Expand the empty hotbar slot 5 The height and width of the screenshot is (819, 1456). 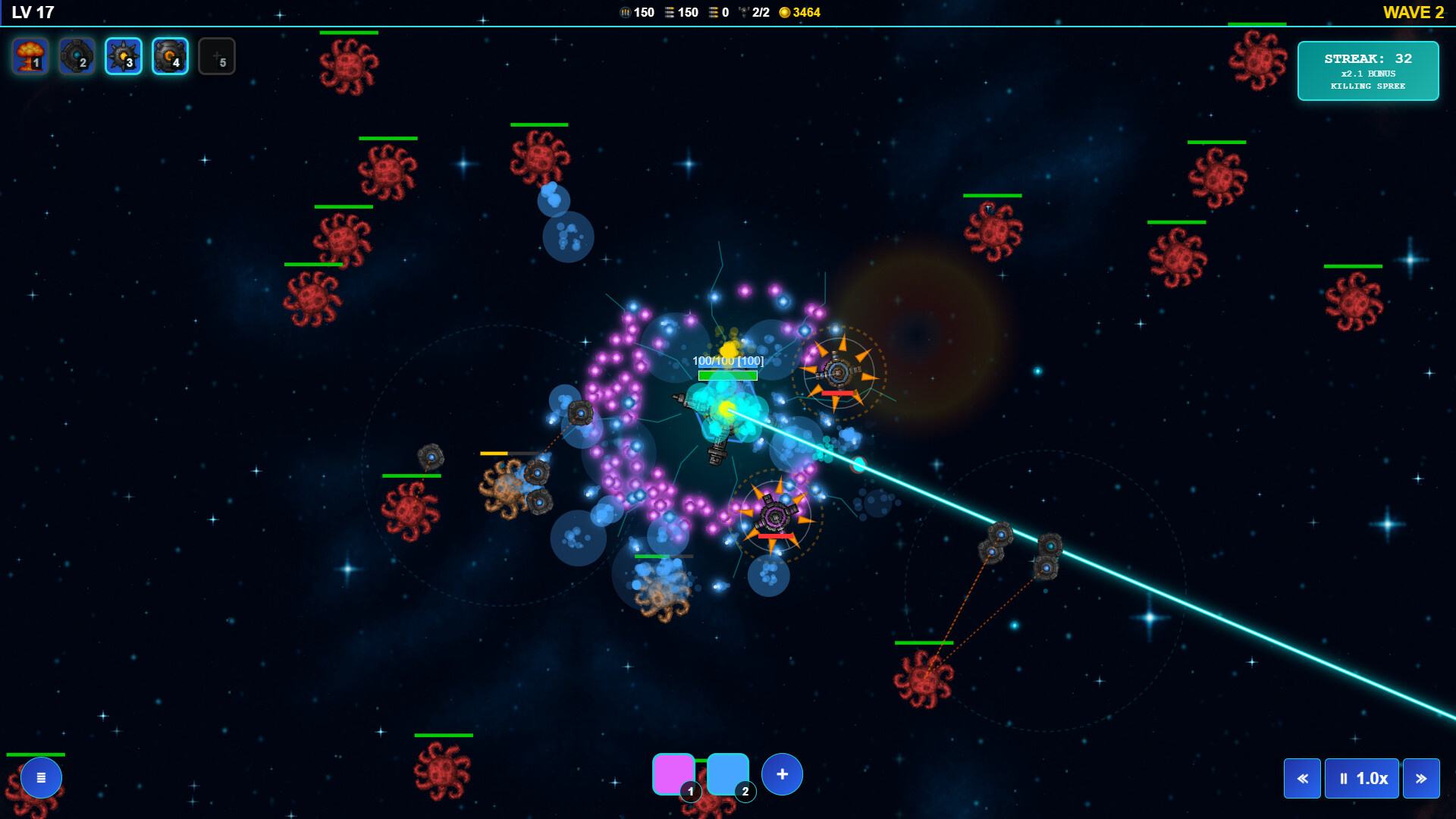217,55
